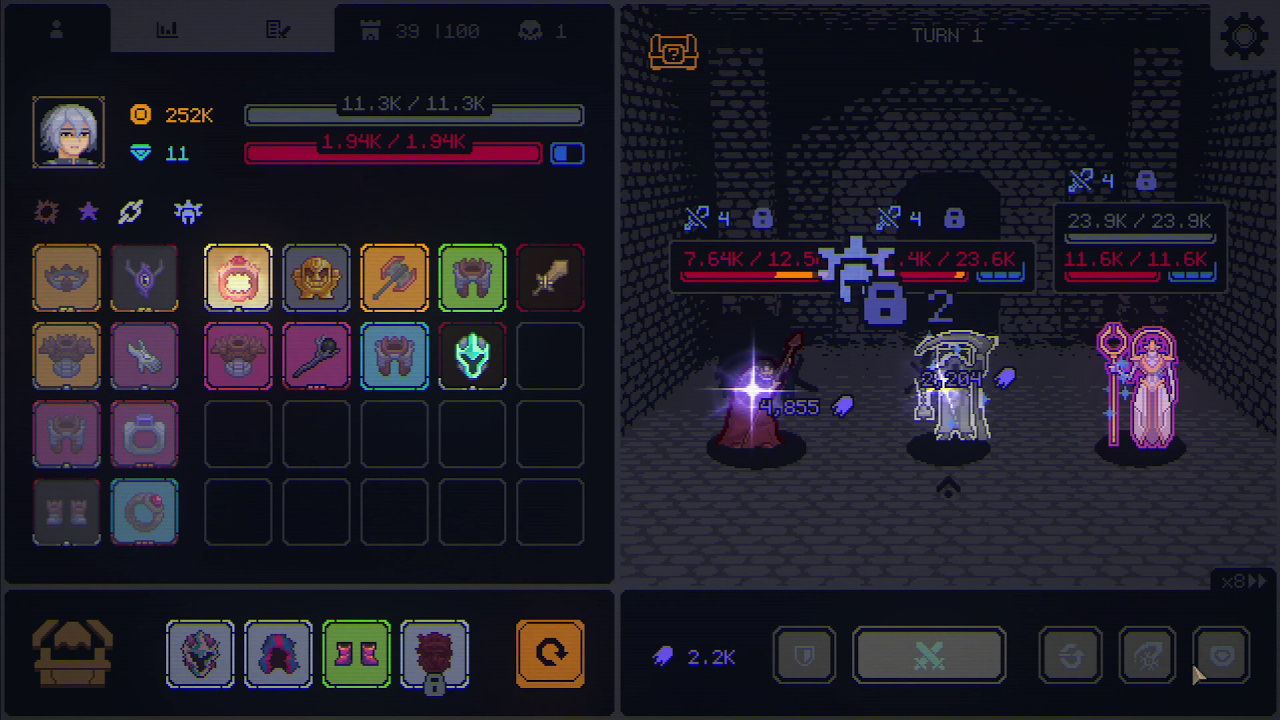The width and height of the screenshot is (1280, 720).
Task: Switch to the checklist notes tab
Action: pos(278,31)
